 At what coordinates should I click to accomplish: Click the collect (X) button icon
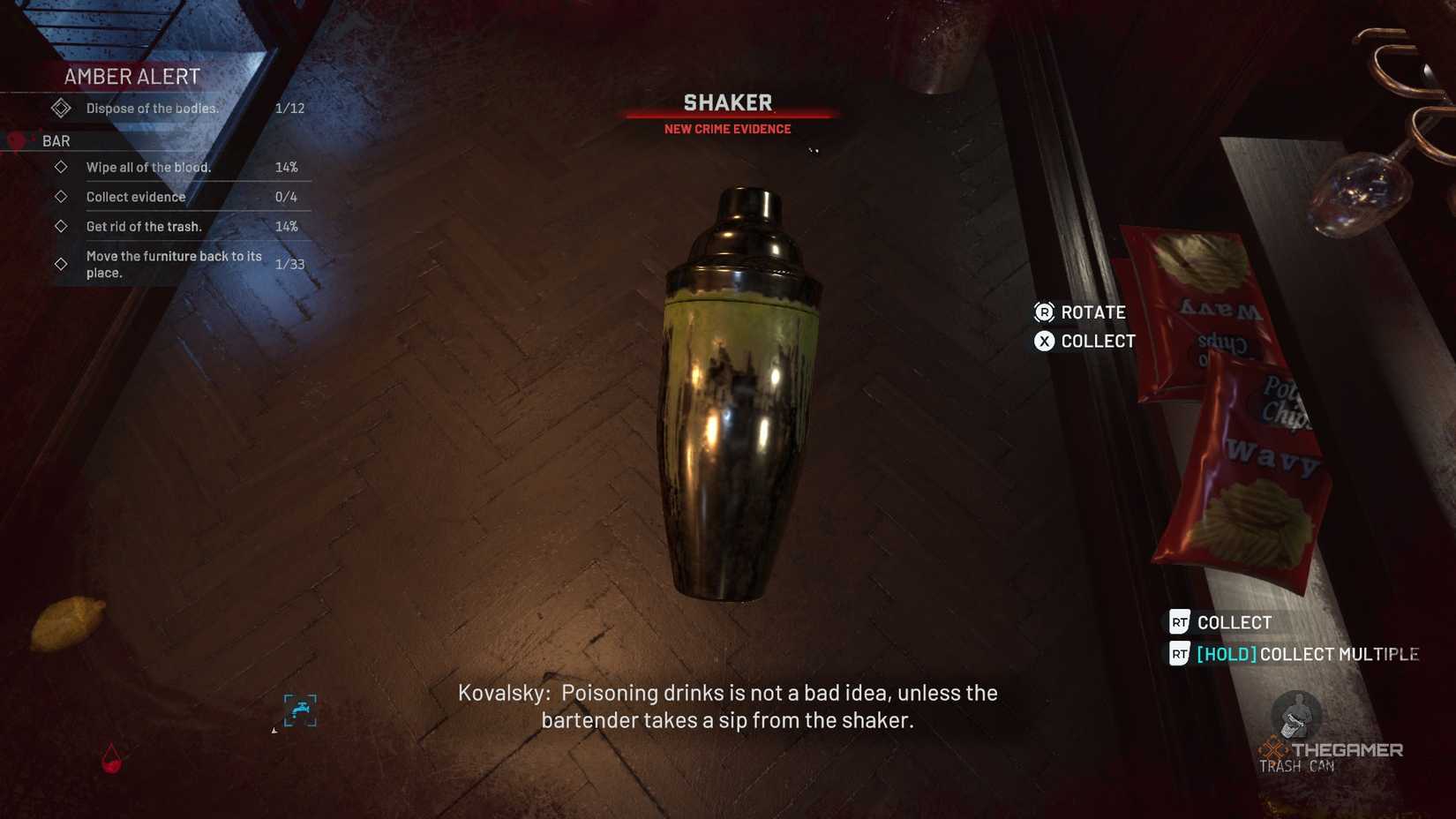pyautogui.click(x=1045, y=342)
